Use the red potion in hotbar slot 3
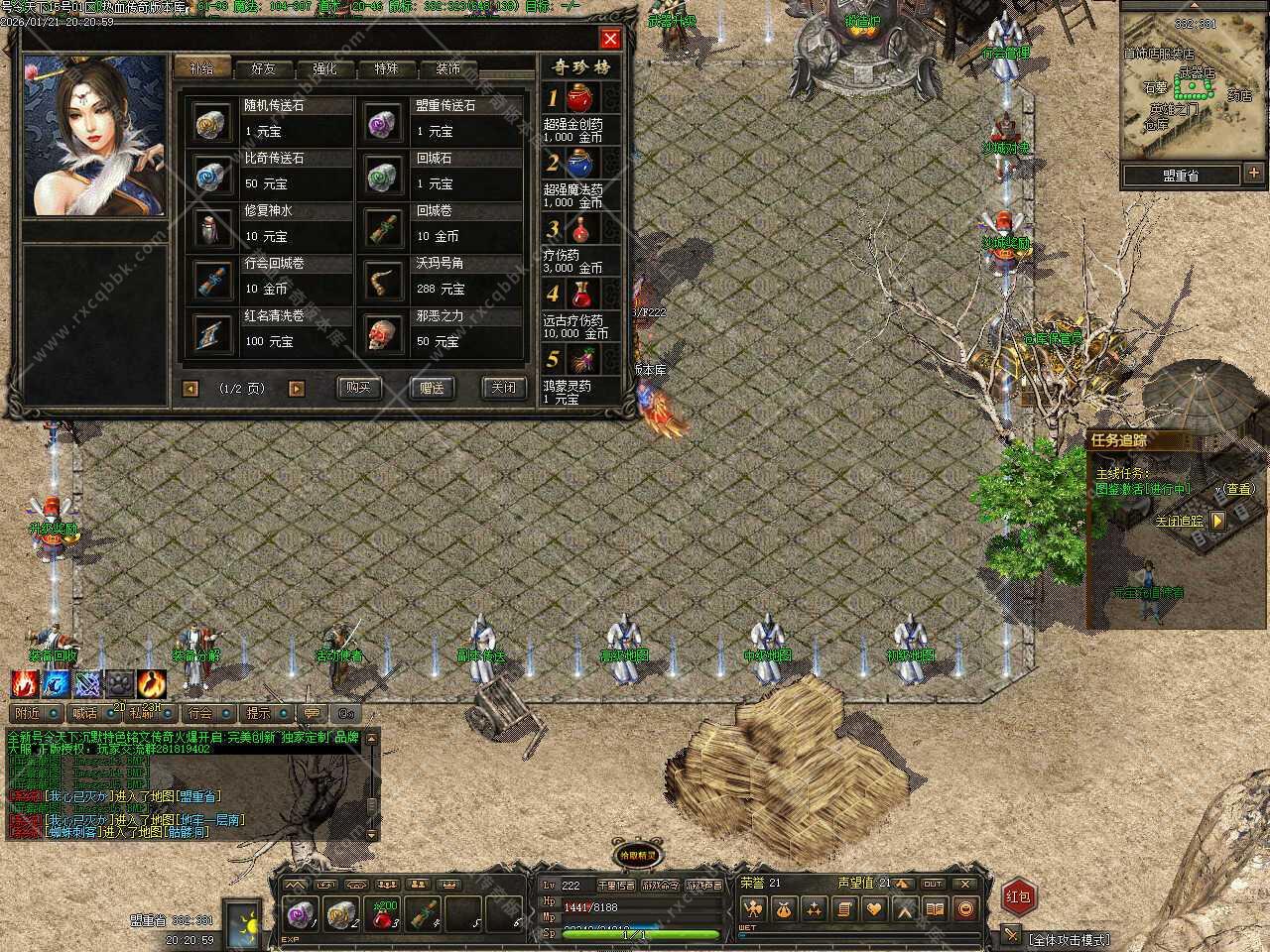This screenshot has width=1270, height=952. 384,914
